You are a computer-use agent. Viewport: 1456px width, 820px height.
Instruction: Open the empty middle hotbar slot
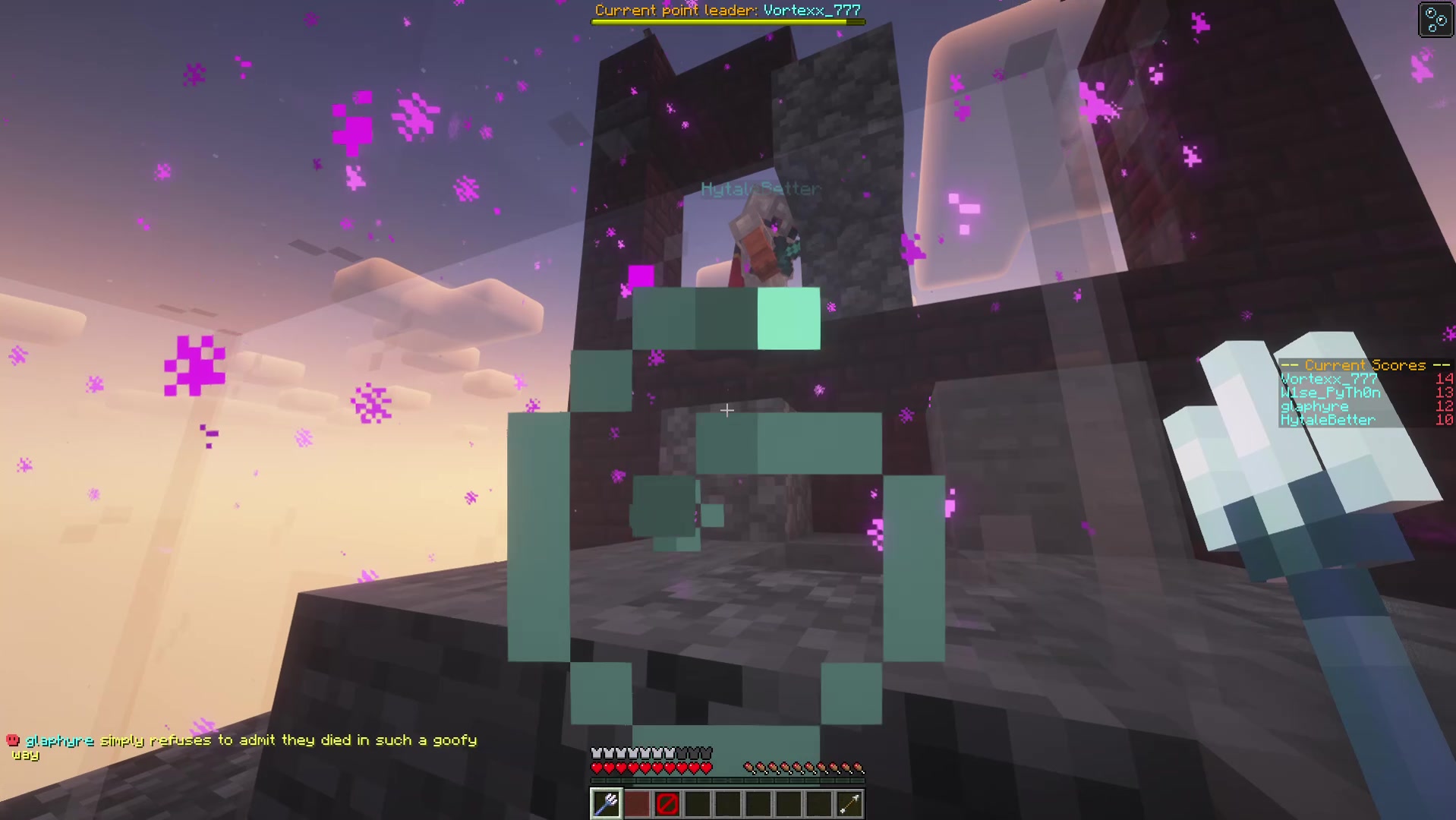(727, 804)
